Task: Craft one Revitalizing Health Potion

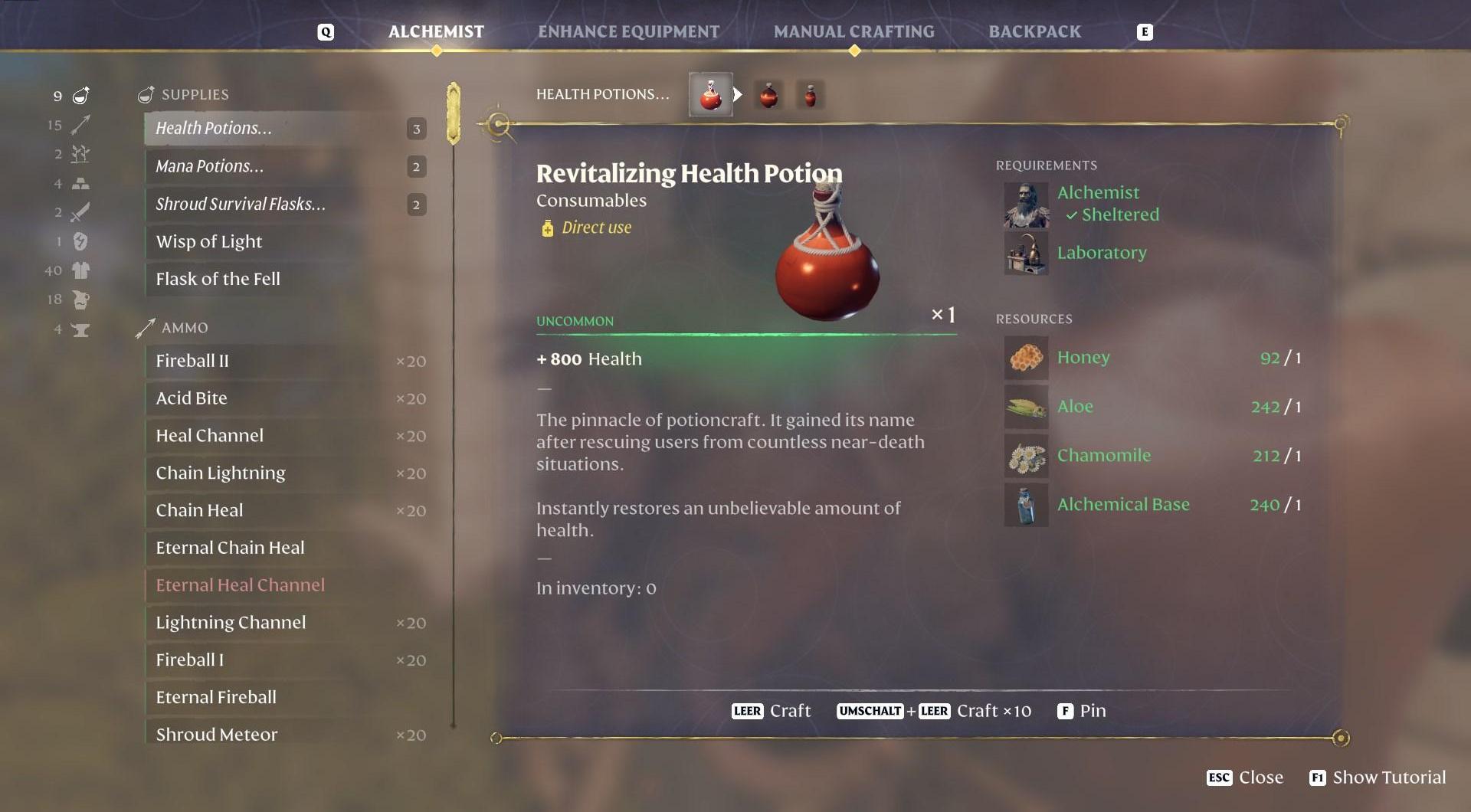Action: [772, 711]
